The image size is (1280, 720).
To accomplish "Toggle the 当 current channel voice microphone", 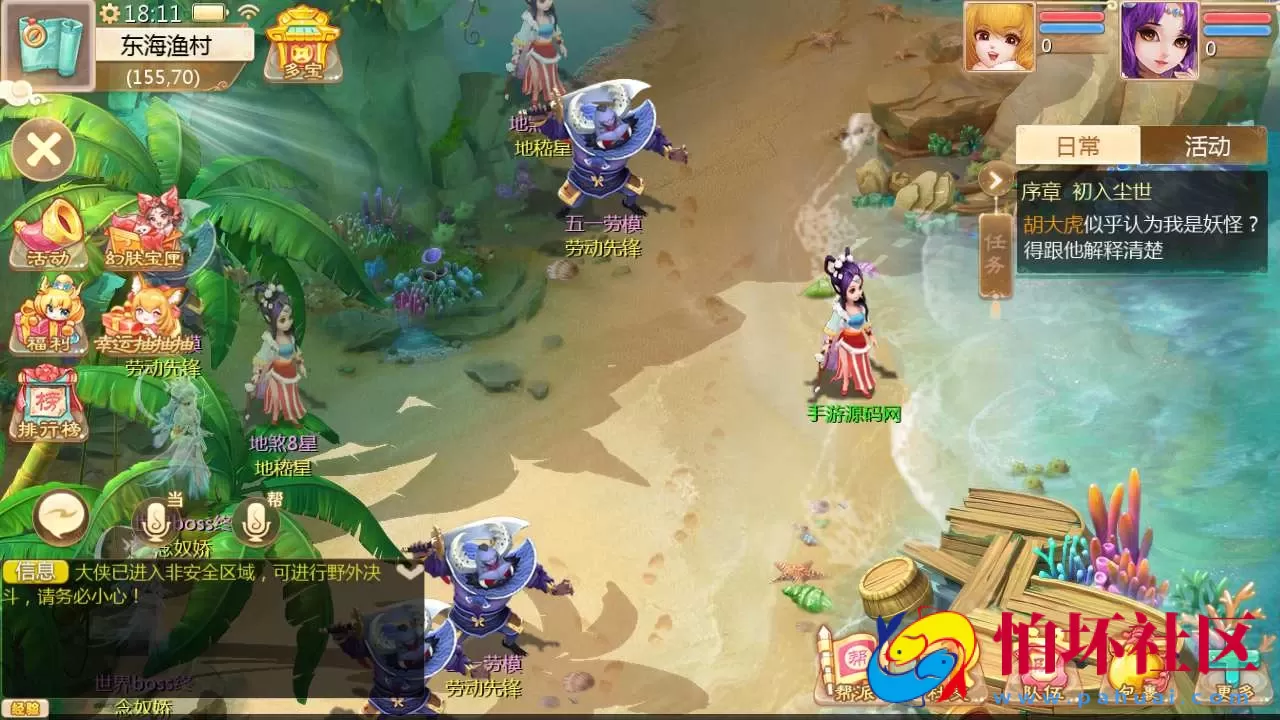I will click(155, 522).
